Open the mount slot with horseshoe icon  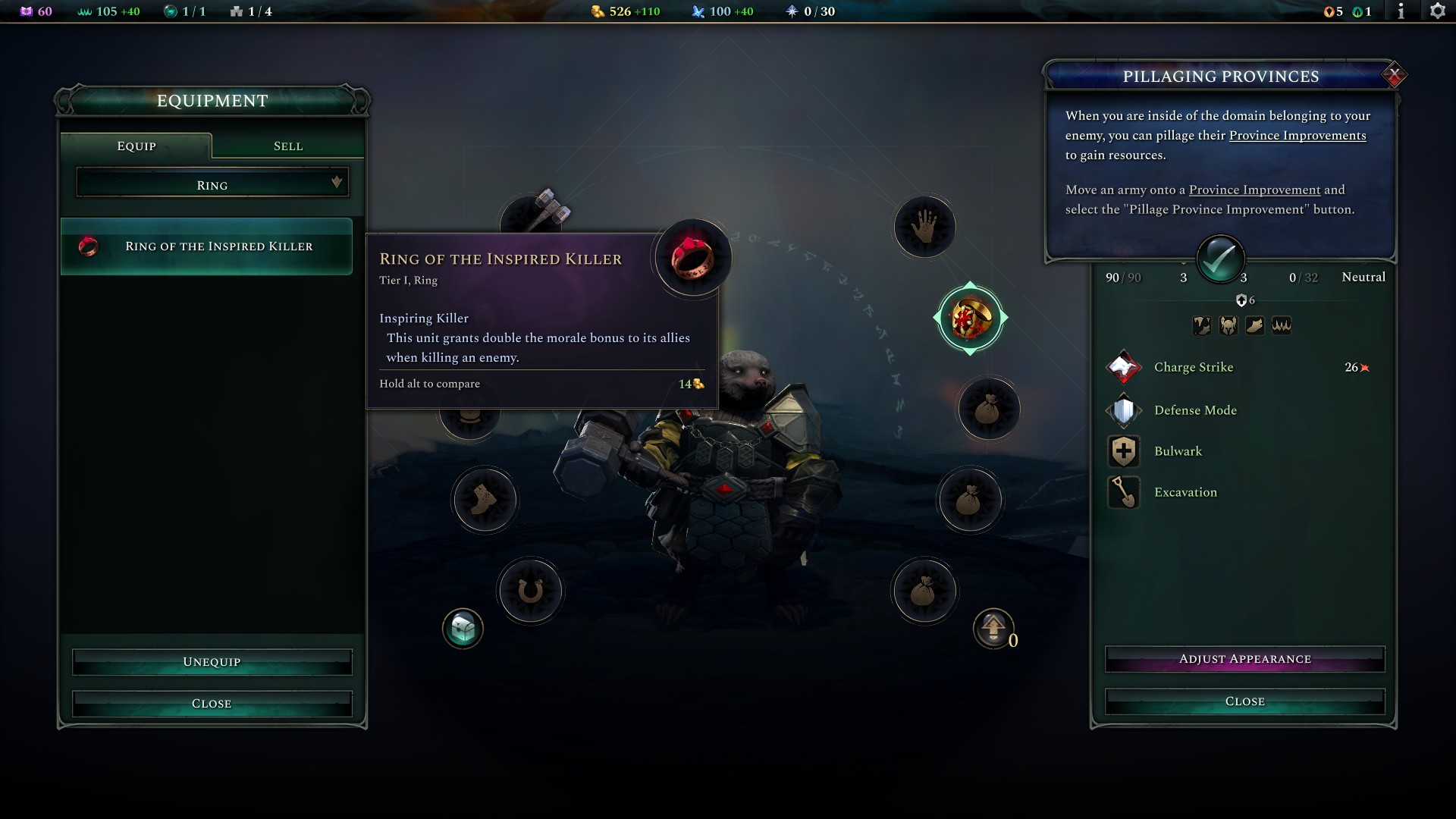pos(531,591)
